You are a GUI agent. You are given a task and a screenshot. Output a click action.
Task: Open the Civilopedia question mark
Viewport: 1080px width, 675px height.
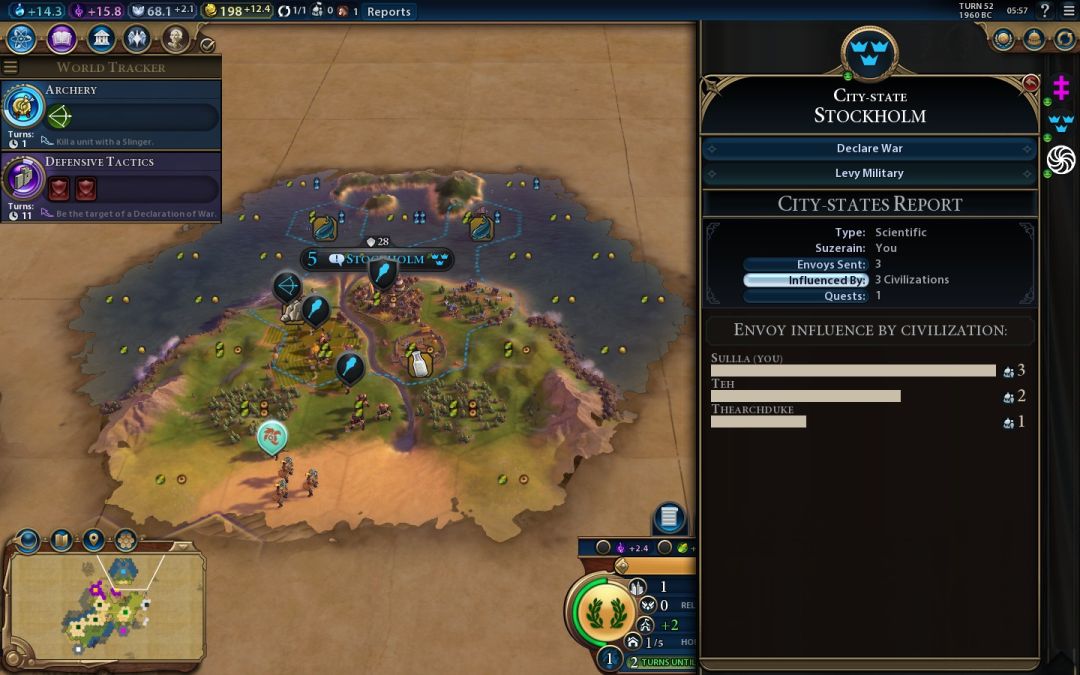tap(1045, 11)
